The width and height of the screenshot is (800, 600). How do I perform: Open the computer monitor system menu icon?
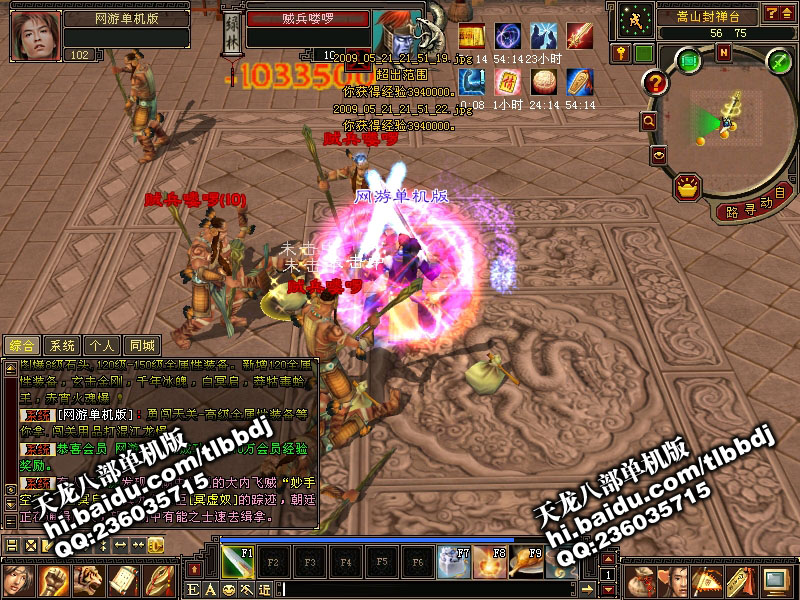[x=773, y=578]
